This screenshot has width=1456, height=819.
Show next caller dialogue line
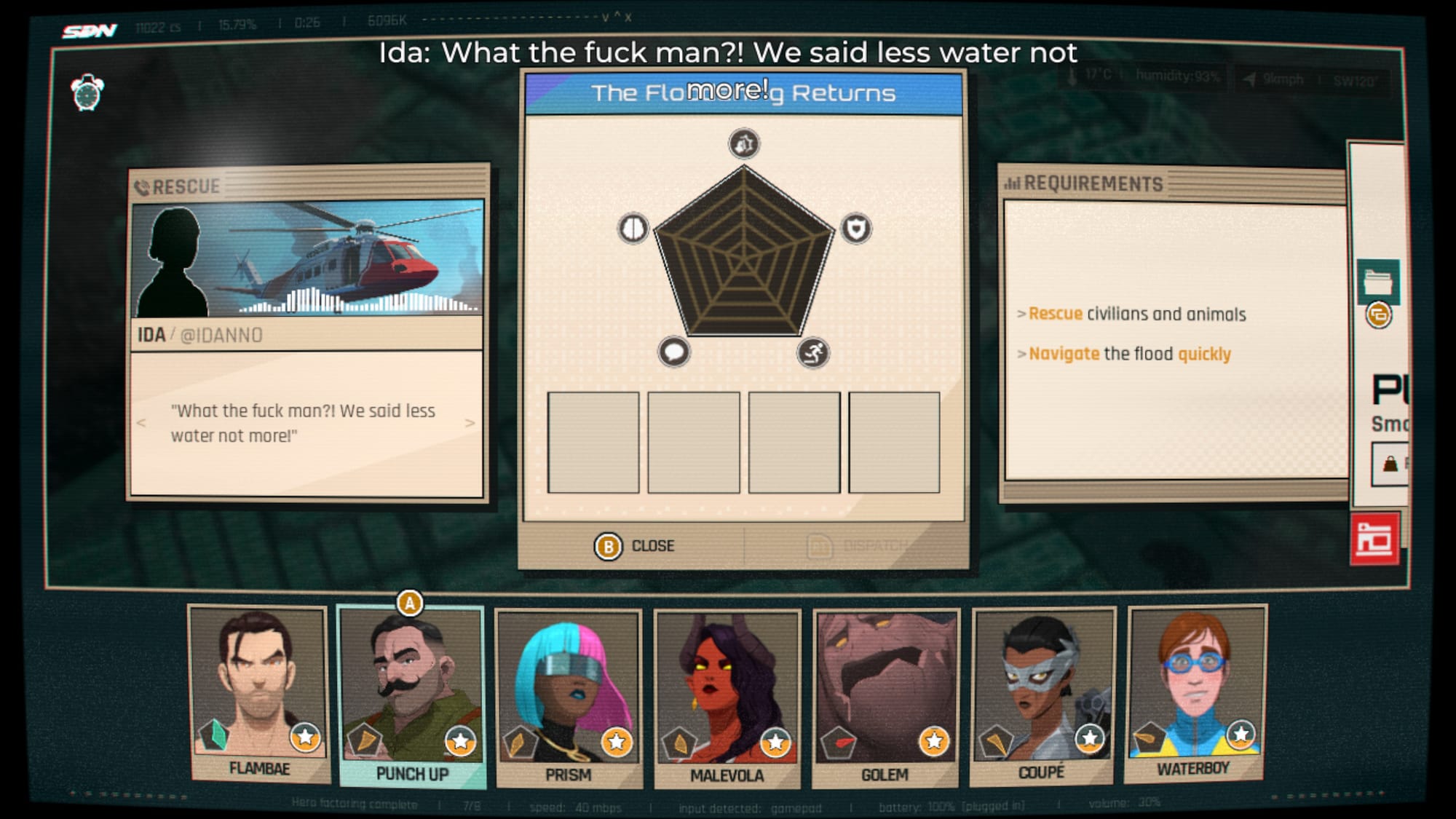tap(470, 423)
